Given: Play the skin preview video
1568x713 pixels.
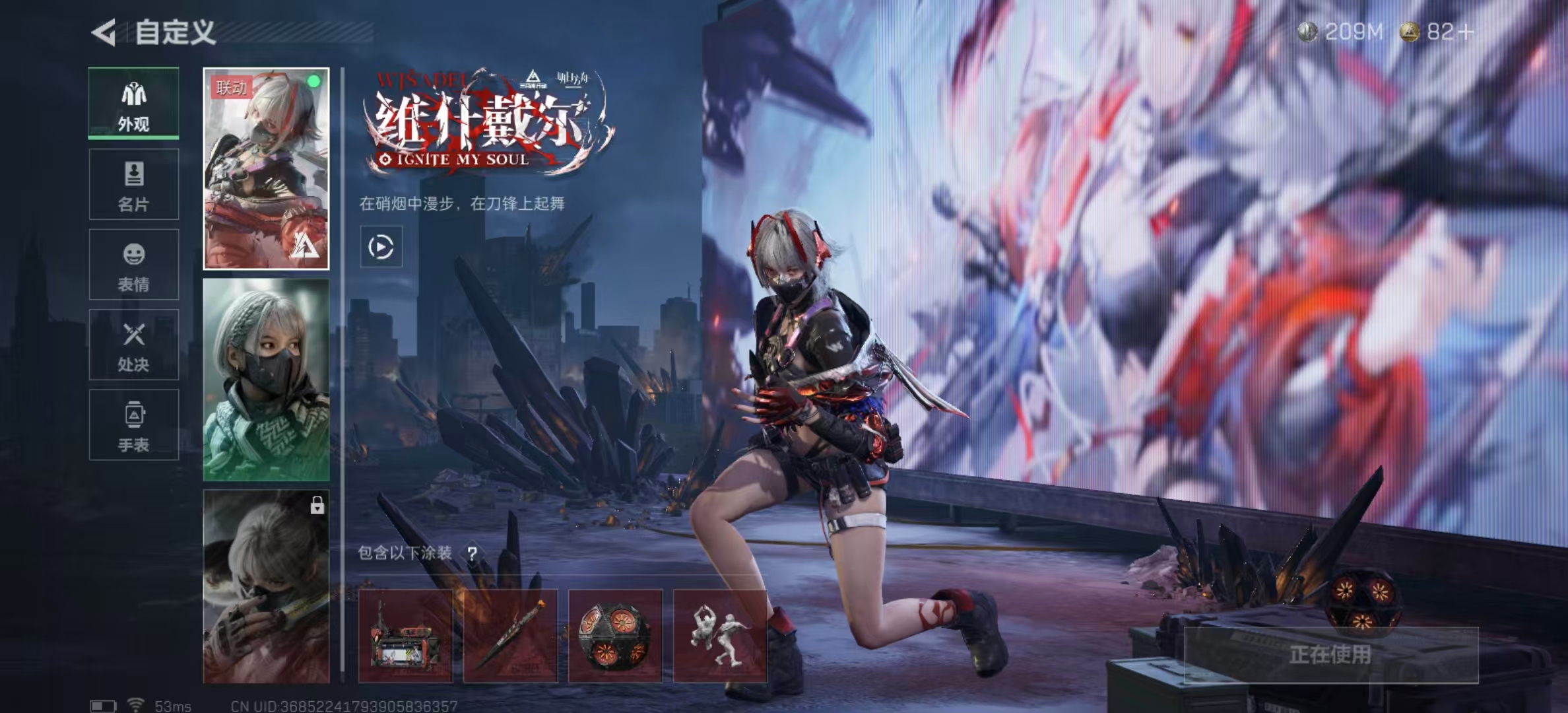Looking at the screenshot, I should [x=381, y=247].
